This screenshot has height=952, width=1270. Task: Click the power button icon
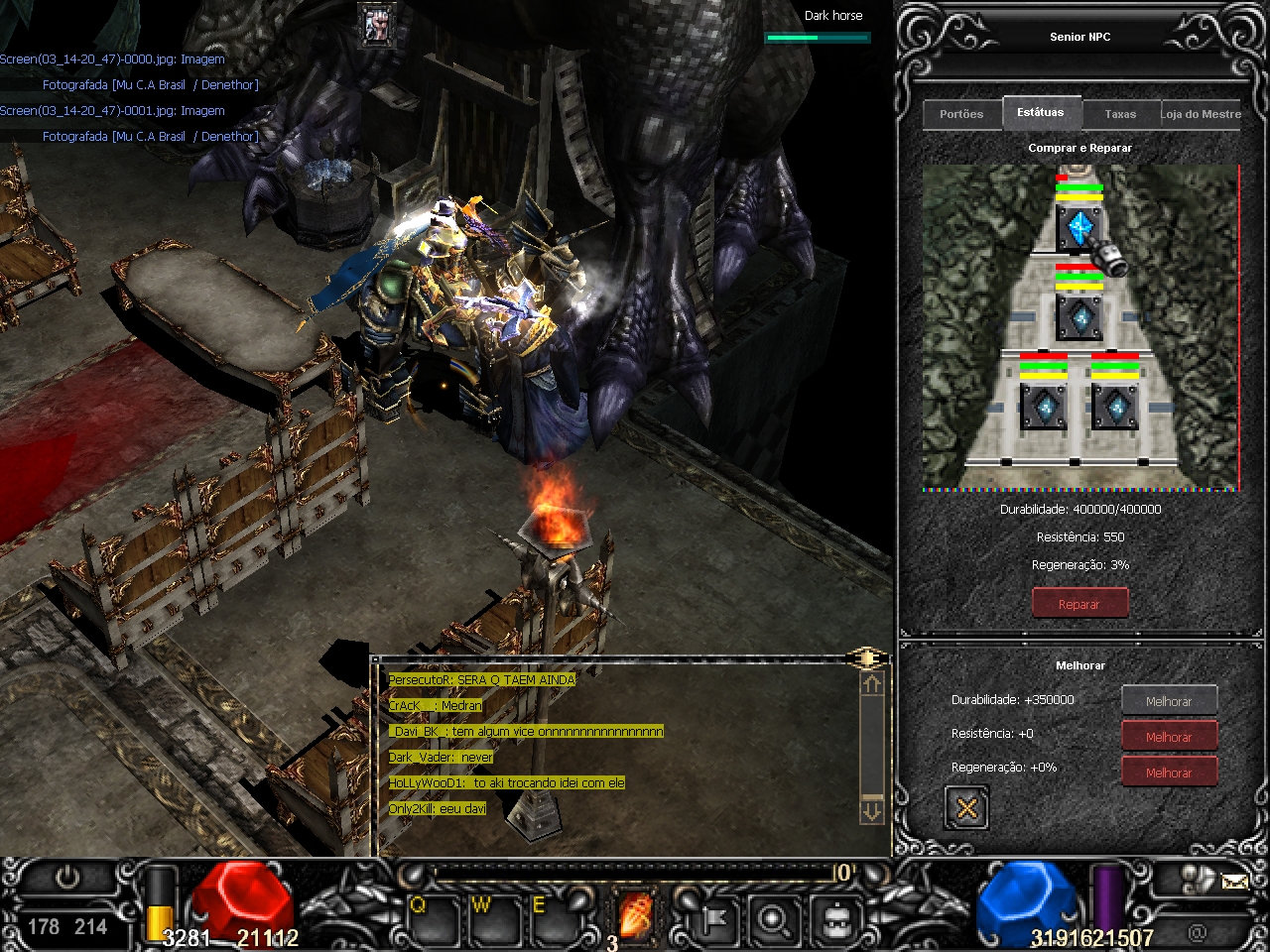(x=67, y=878)
